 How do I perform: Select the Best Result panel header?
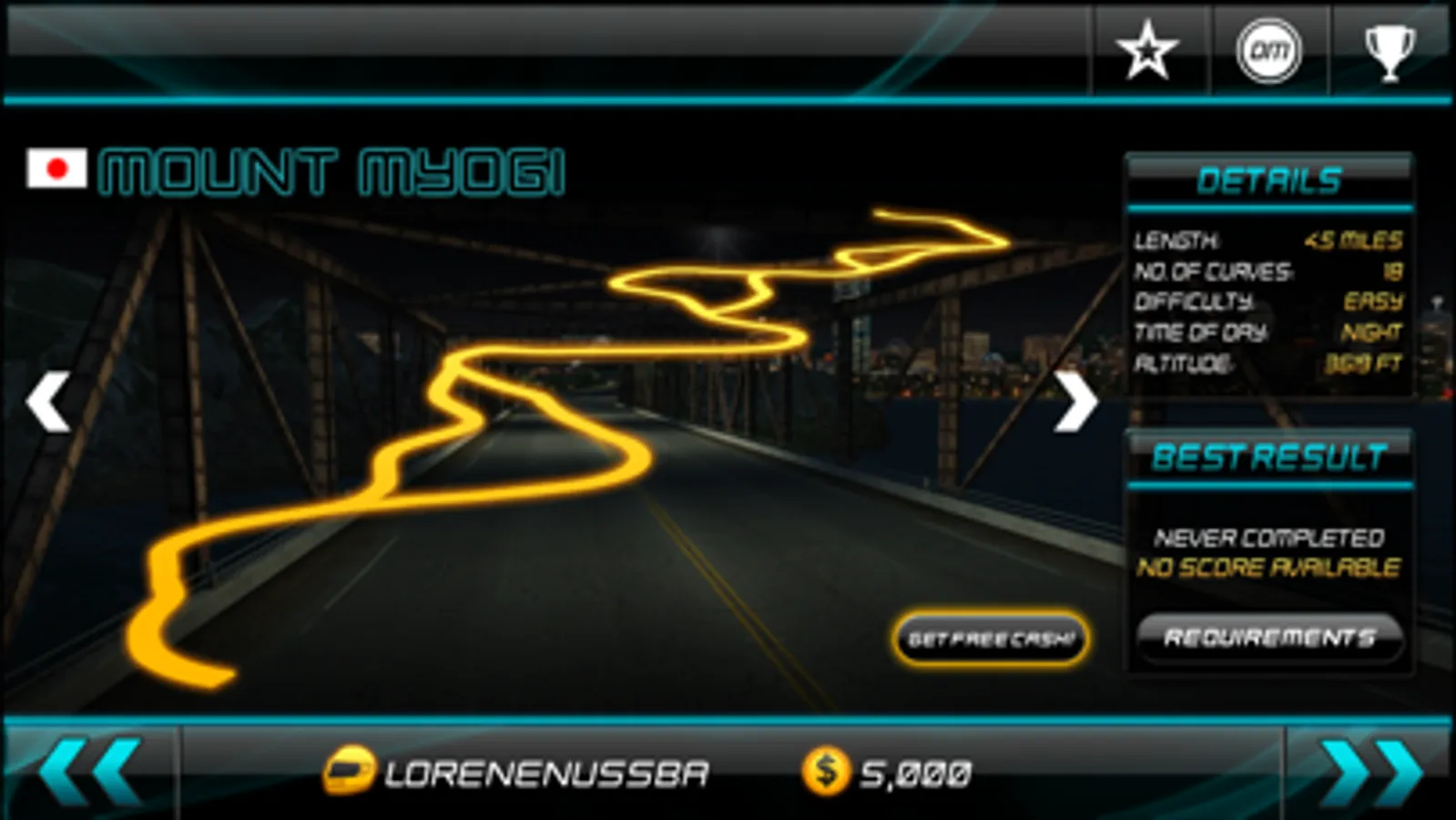(1270, 458)
